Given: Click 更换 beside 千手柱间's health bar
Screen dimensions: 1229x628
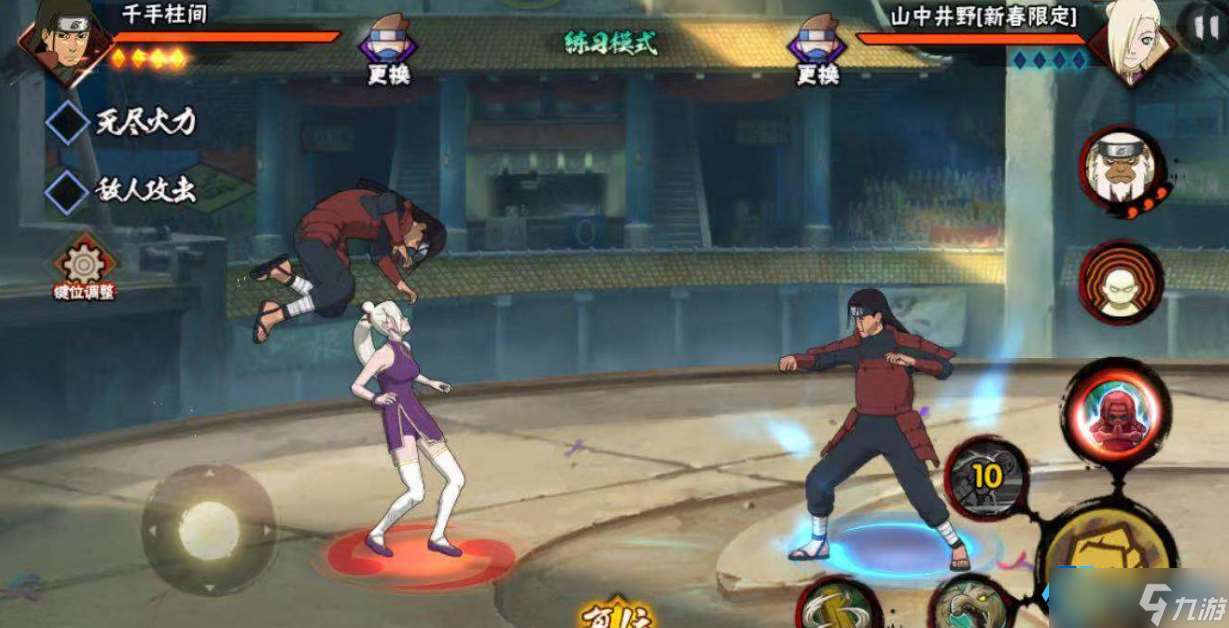Looking at the screenshot, I should [x=387, y=52].
